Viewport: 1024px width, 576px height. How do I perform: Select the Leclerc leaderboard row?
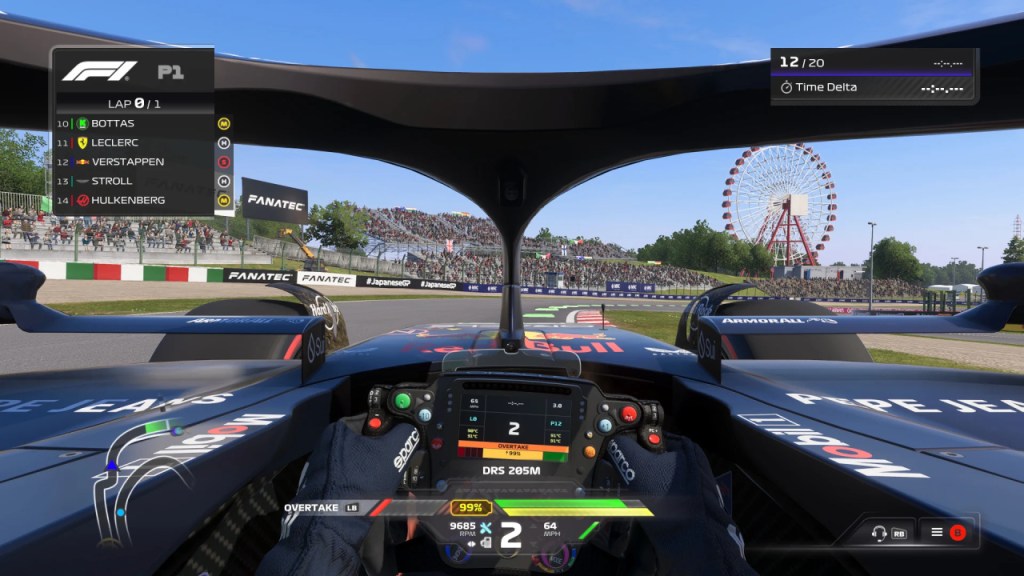coord(134,142)
